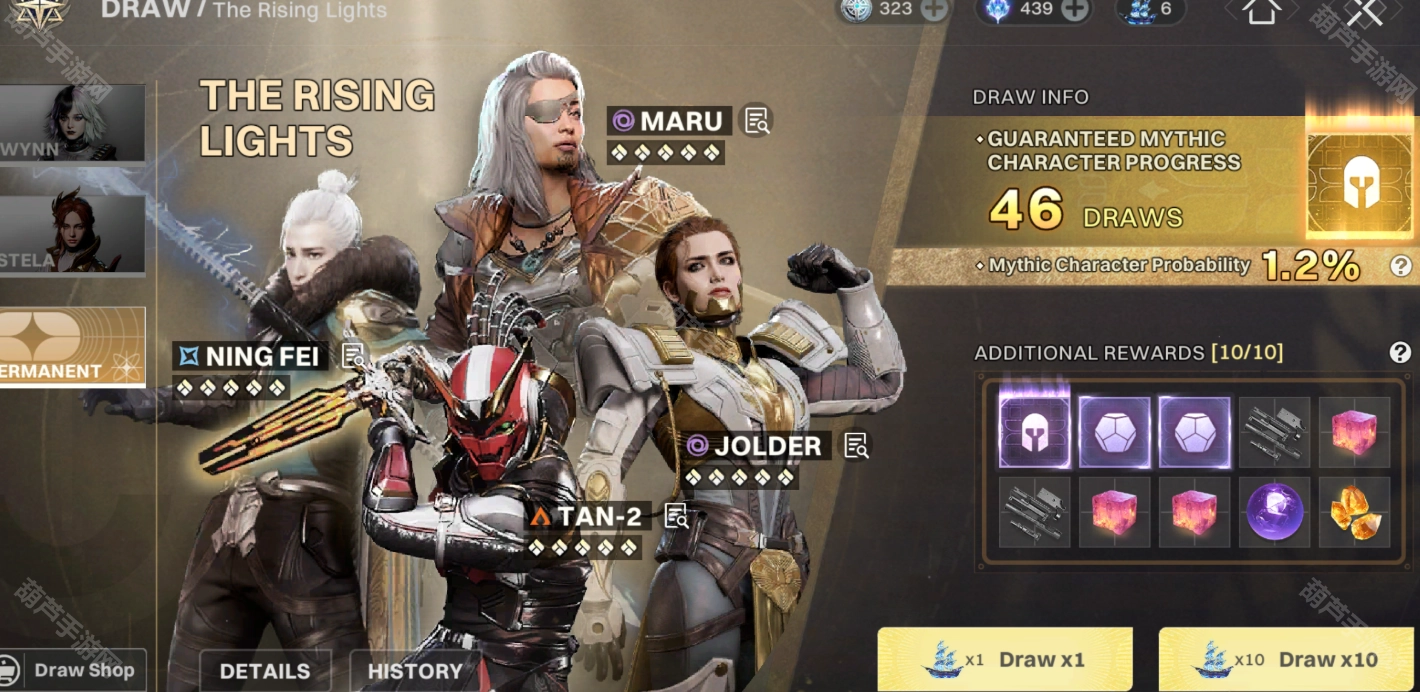This screenshot has height=692, width=1420.
Task: Open the draw HISTORY
Action: click(x=414, y=671)
